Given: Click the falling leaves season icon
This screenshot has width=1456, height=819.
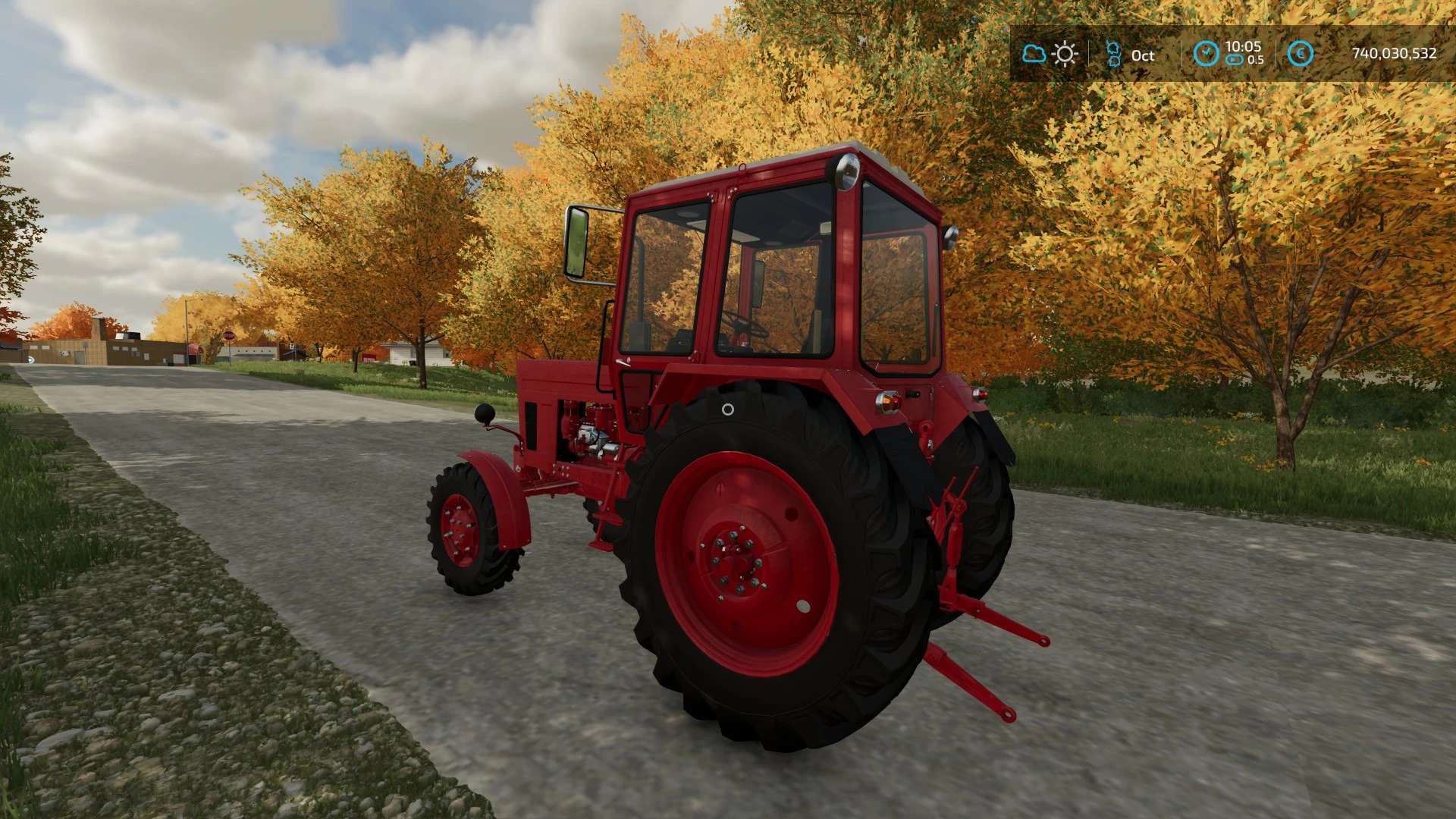Looking at the screenshot, I should coord(1114,53).
